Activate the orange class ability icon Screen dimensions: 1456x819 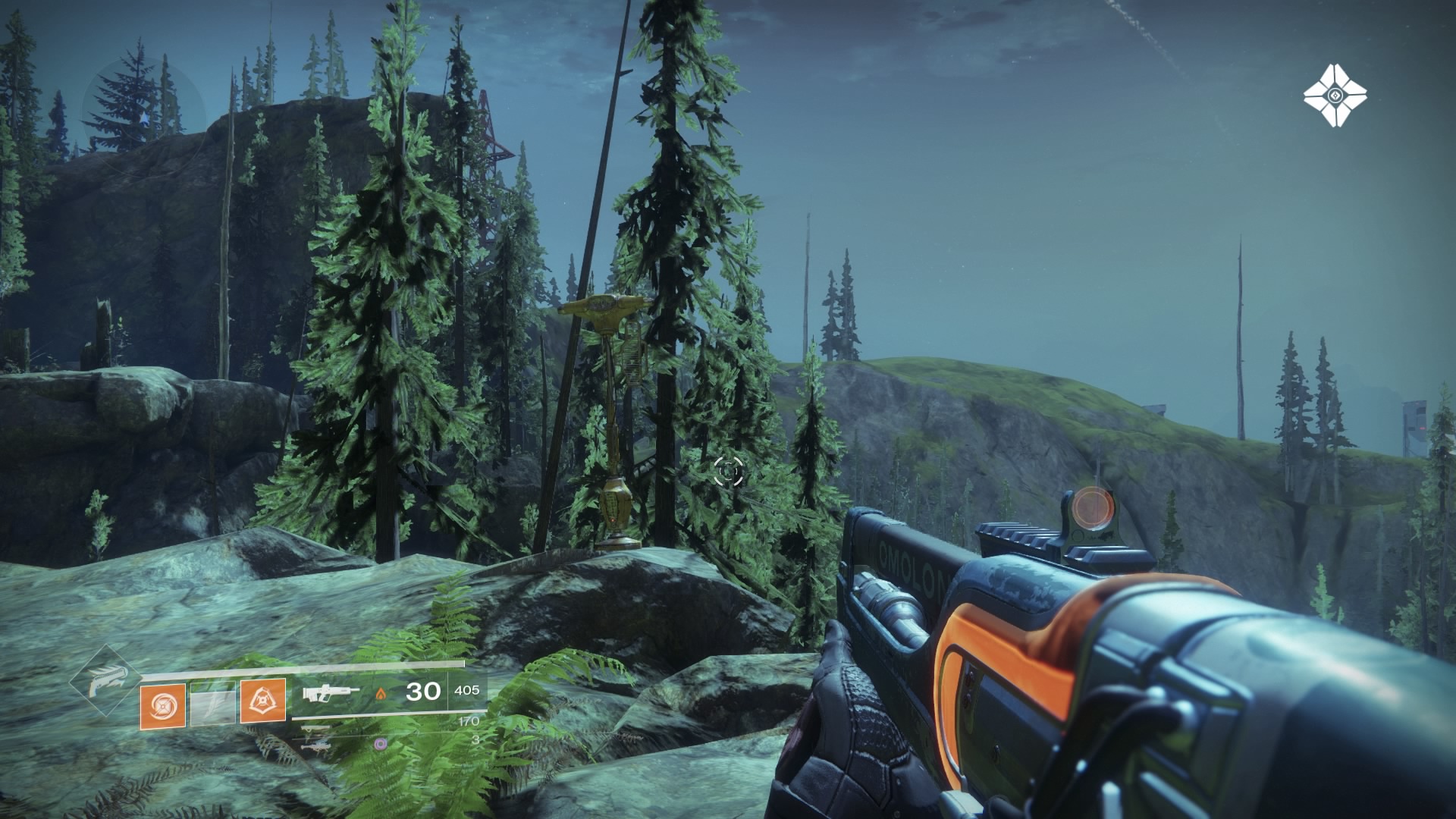point(263,701)
